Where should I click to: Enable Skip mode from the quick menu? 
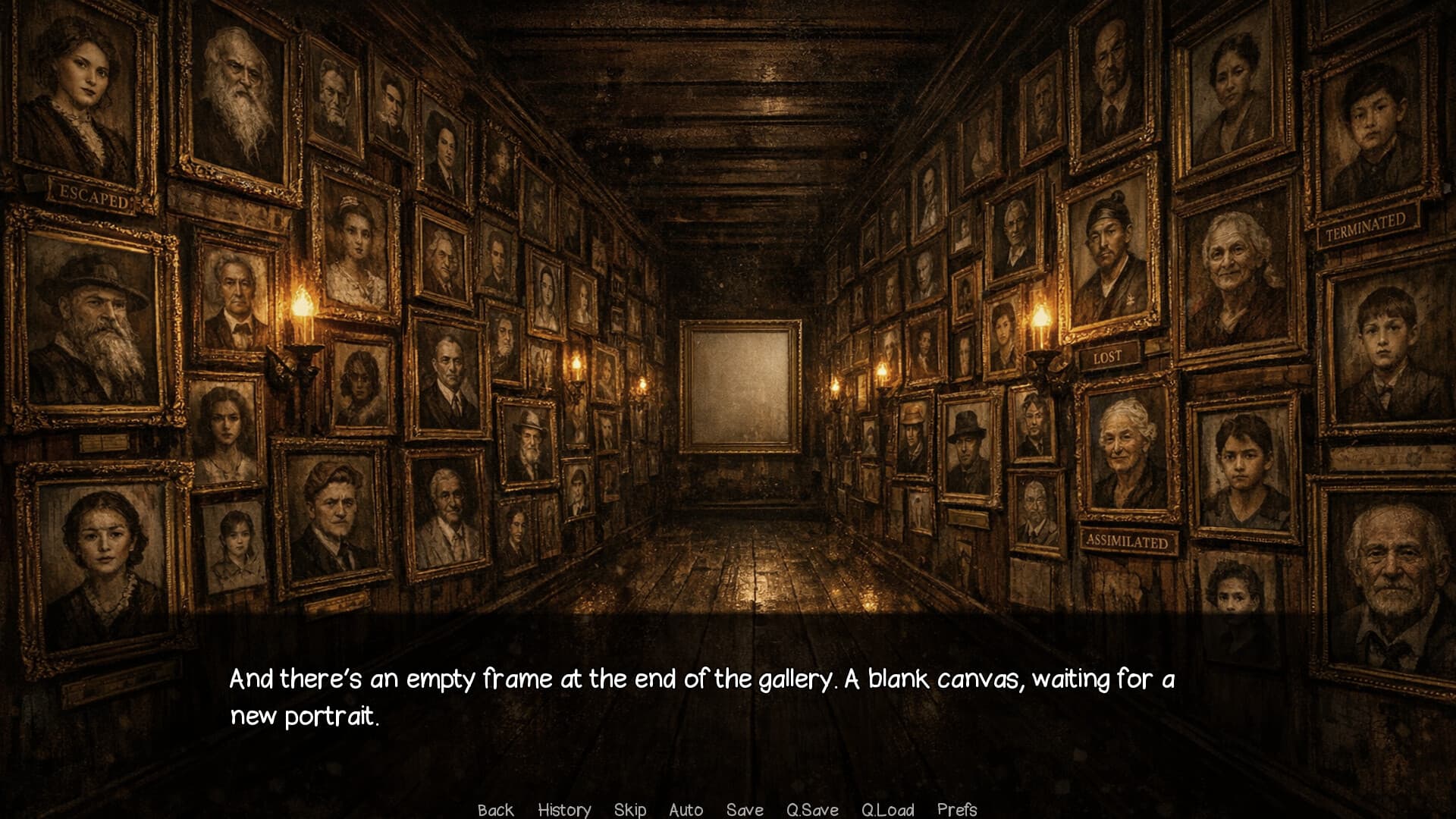coord(631,810)
